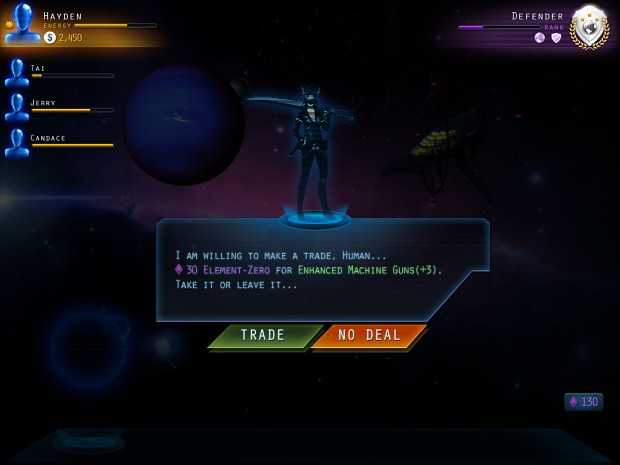Accept the offer with the Trade button
The width and height of the screenshot is (620, 465).
263,336
